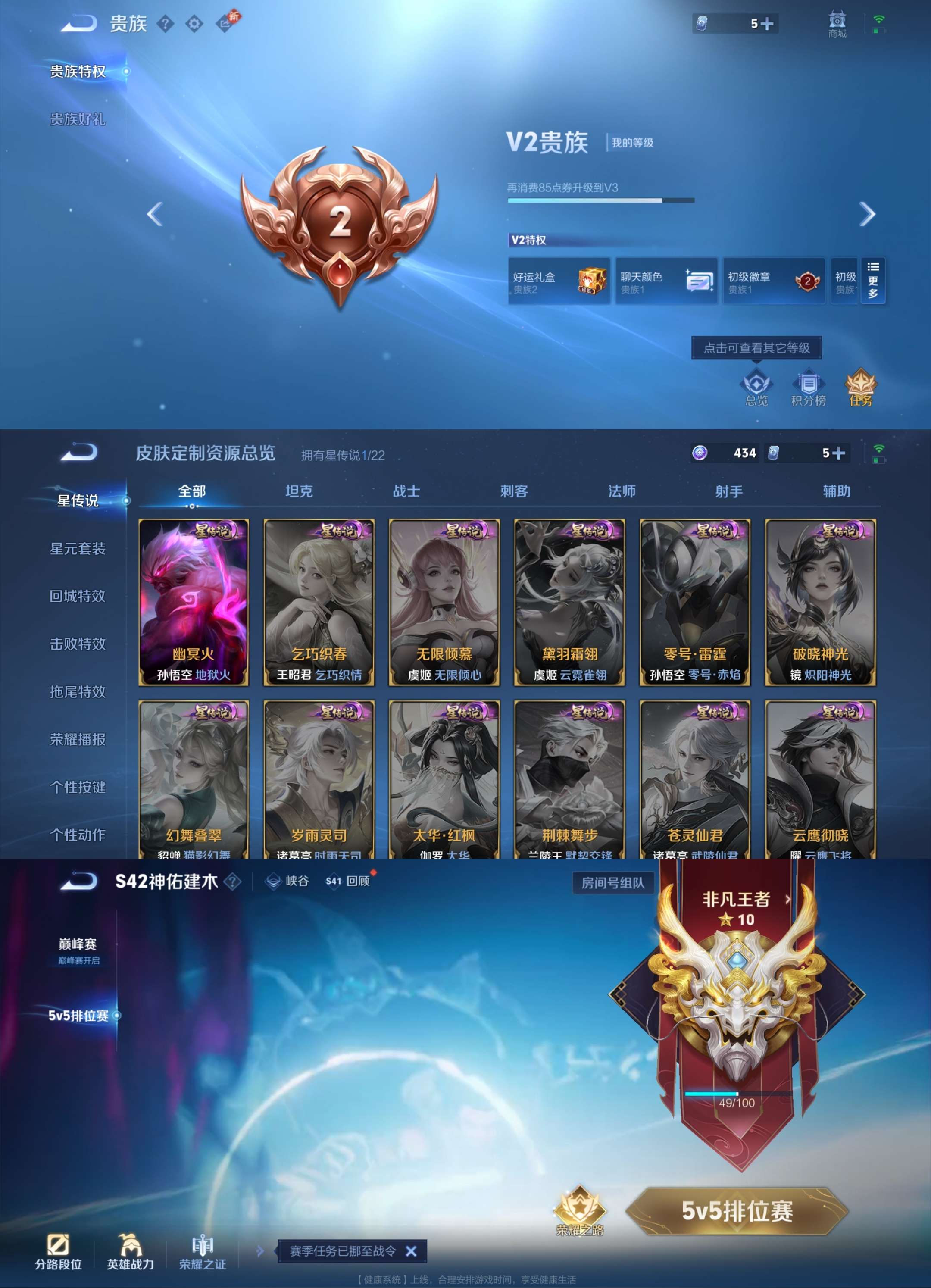Click the right arrow to view next nobility level
931x1288 pixels.
[867, 215]
